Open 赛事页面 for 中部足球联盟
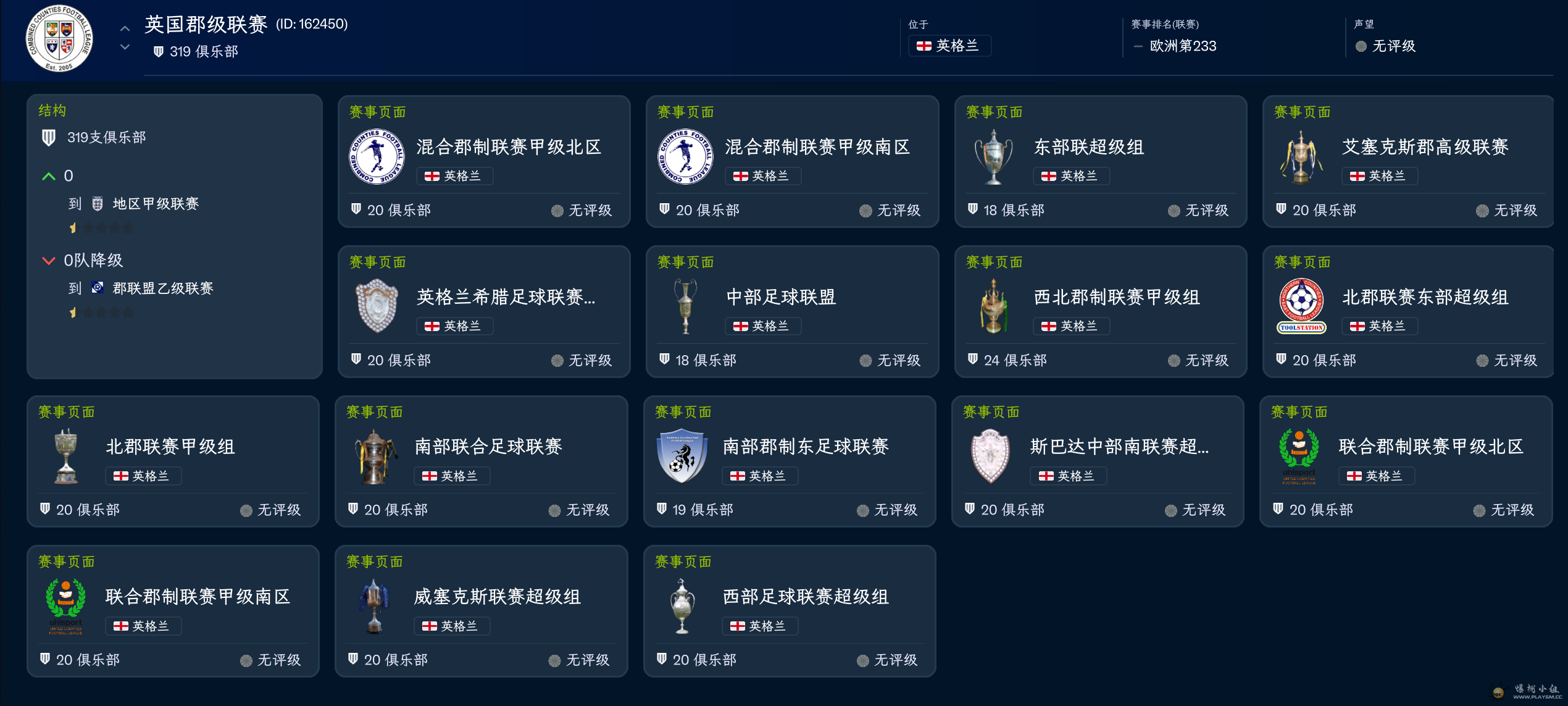The width and height of the screenshot is (1568, 706). [x=685, y=261]
